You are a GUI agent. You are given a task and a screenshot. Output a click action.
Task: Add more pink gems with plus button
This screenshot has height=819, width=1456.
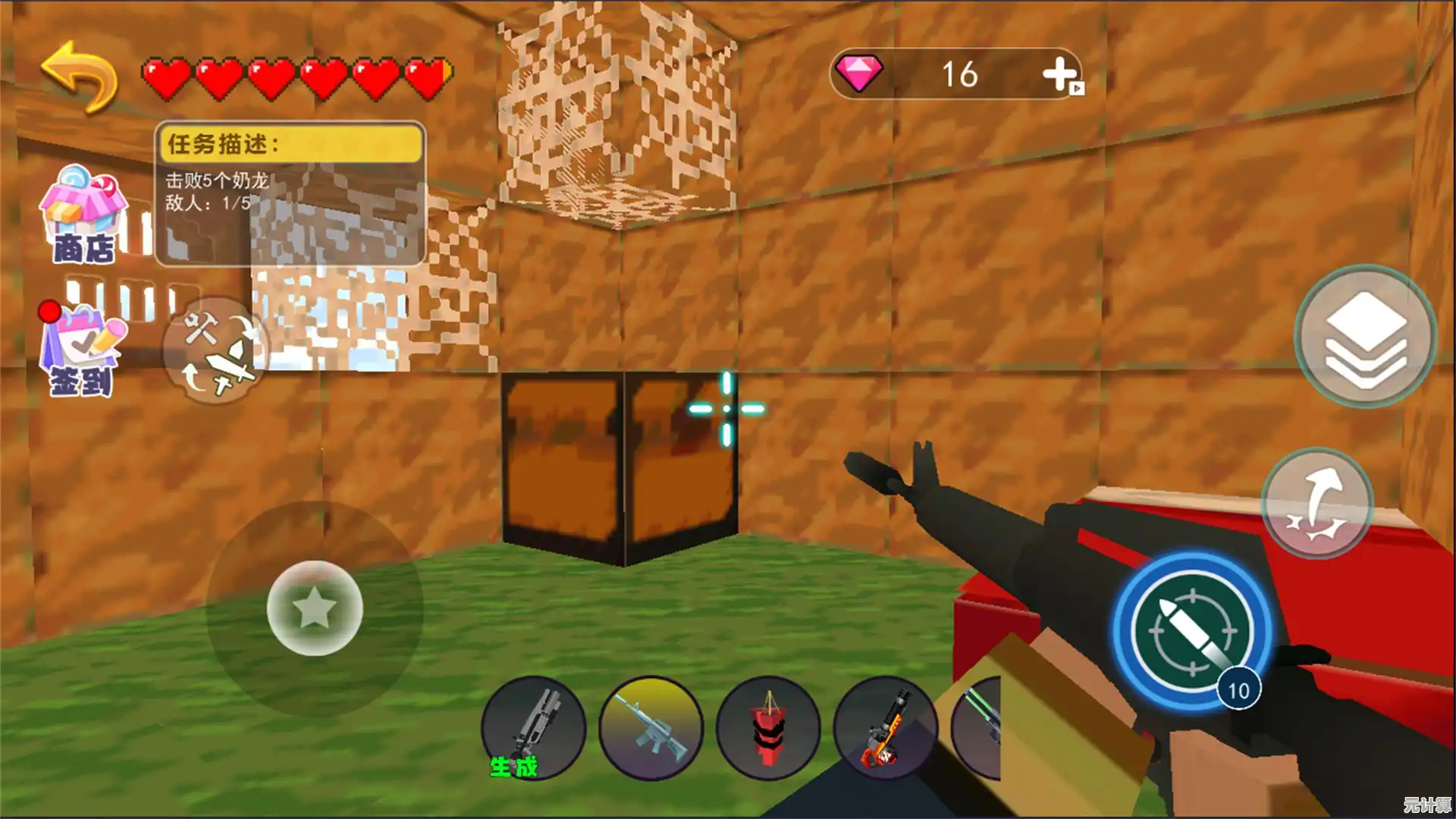point(1062,75)
